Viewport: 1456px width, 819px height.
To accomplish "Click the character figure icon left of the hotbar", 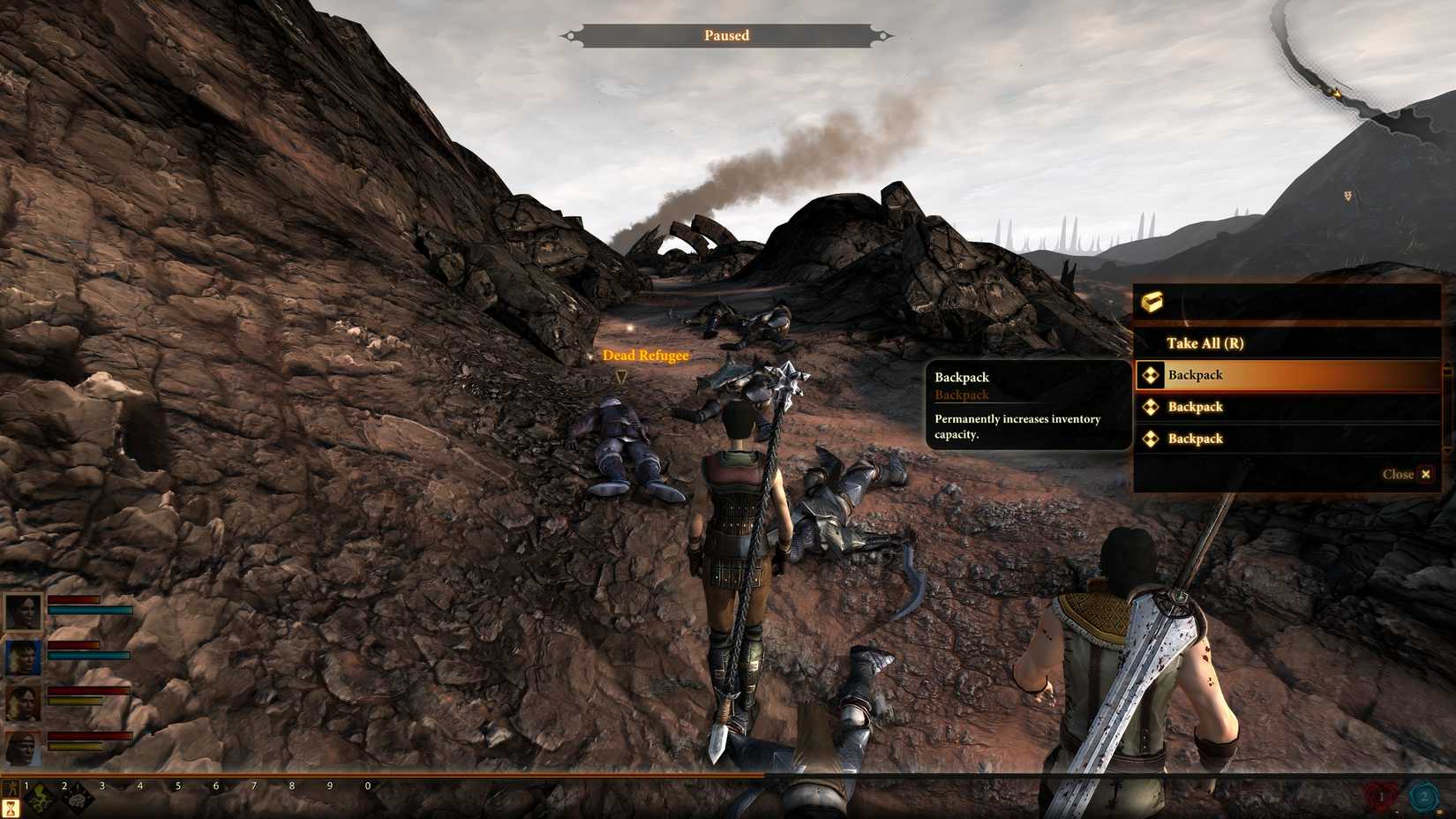I will pos(12,790).
